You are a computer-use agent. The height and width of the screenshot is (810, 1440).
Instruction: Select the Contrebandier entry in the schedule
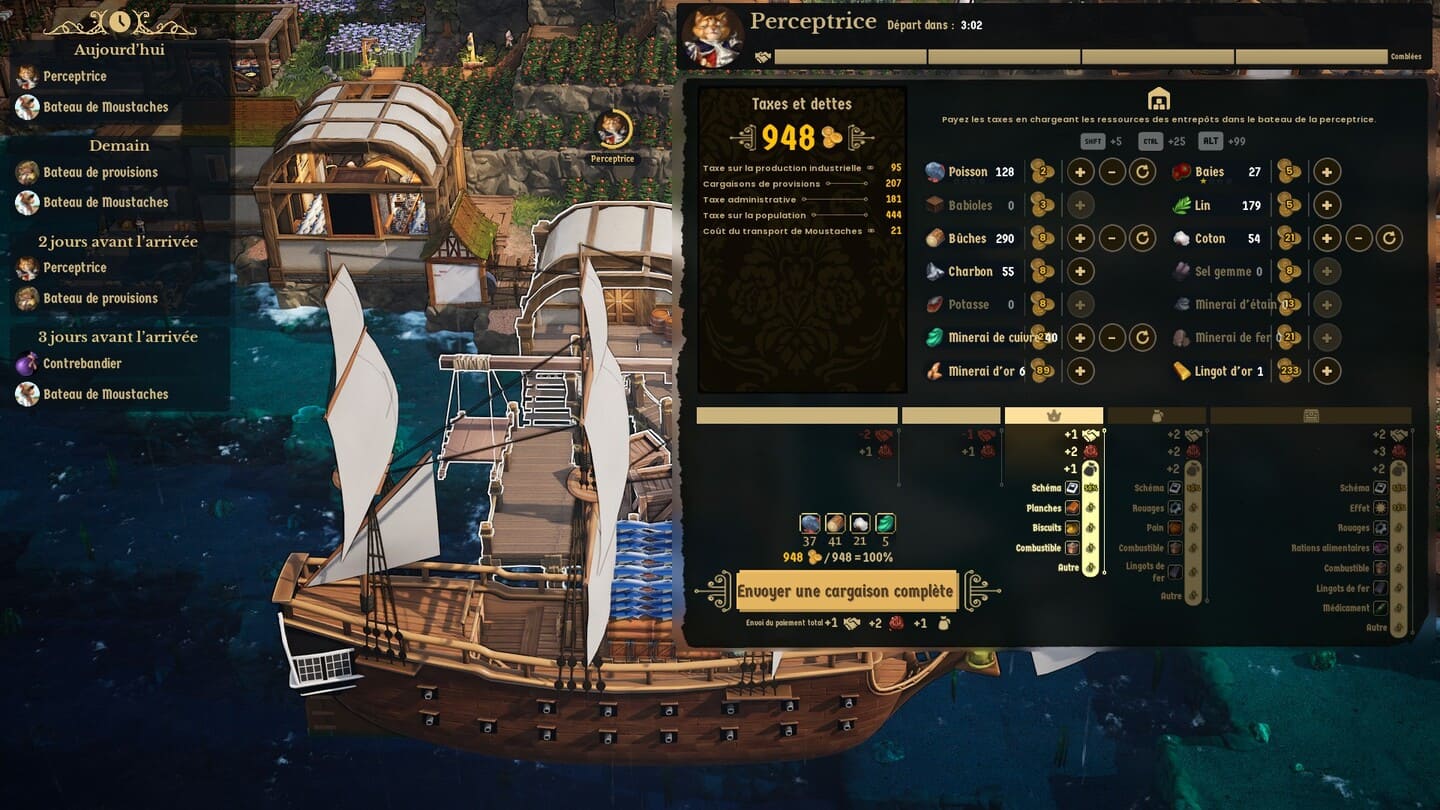click(x=82, y=364)
